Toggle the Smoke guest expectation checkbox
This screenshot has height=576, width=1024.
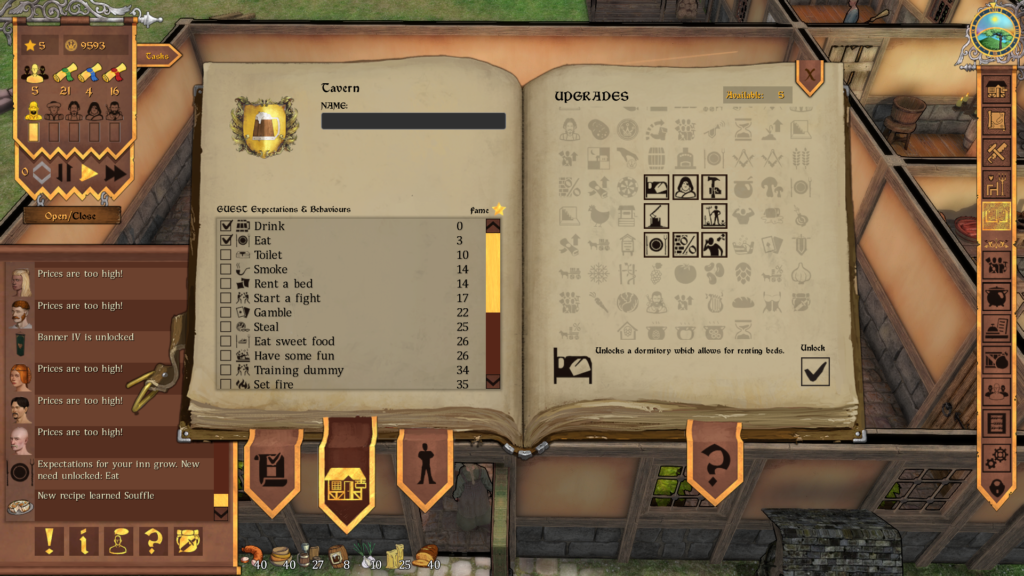point(226,270)
